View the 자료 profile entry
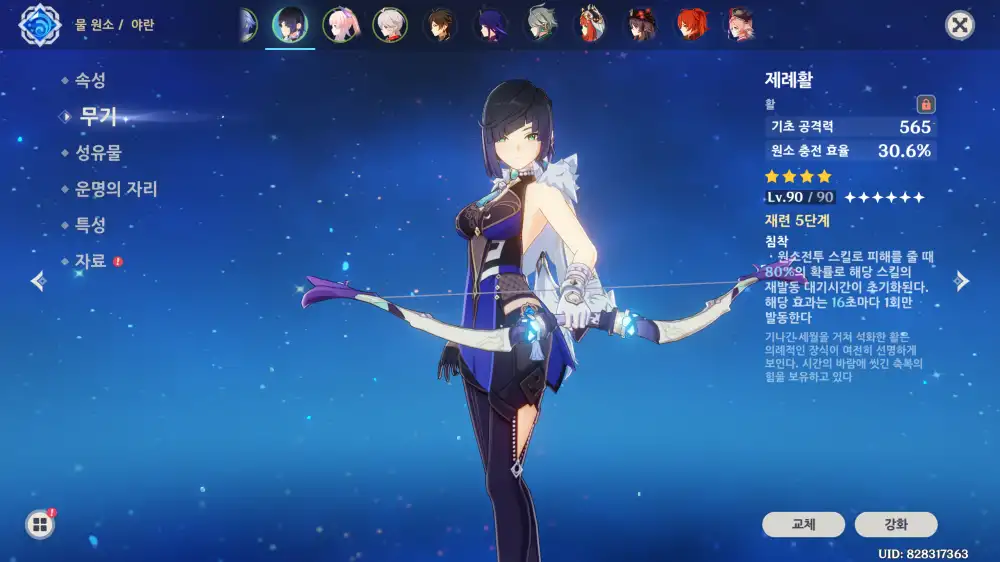The width and height of the screenshot is (1000, 562). (89, 261)
